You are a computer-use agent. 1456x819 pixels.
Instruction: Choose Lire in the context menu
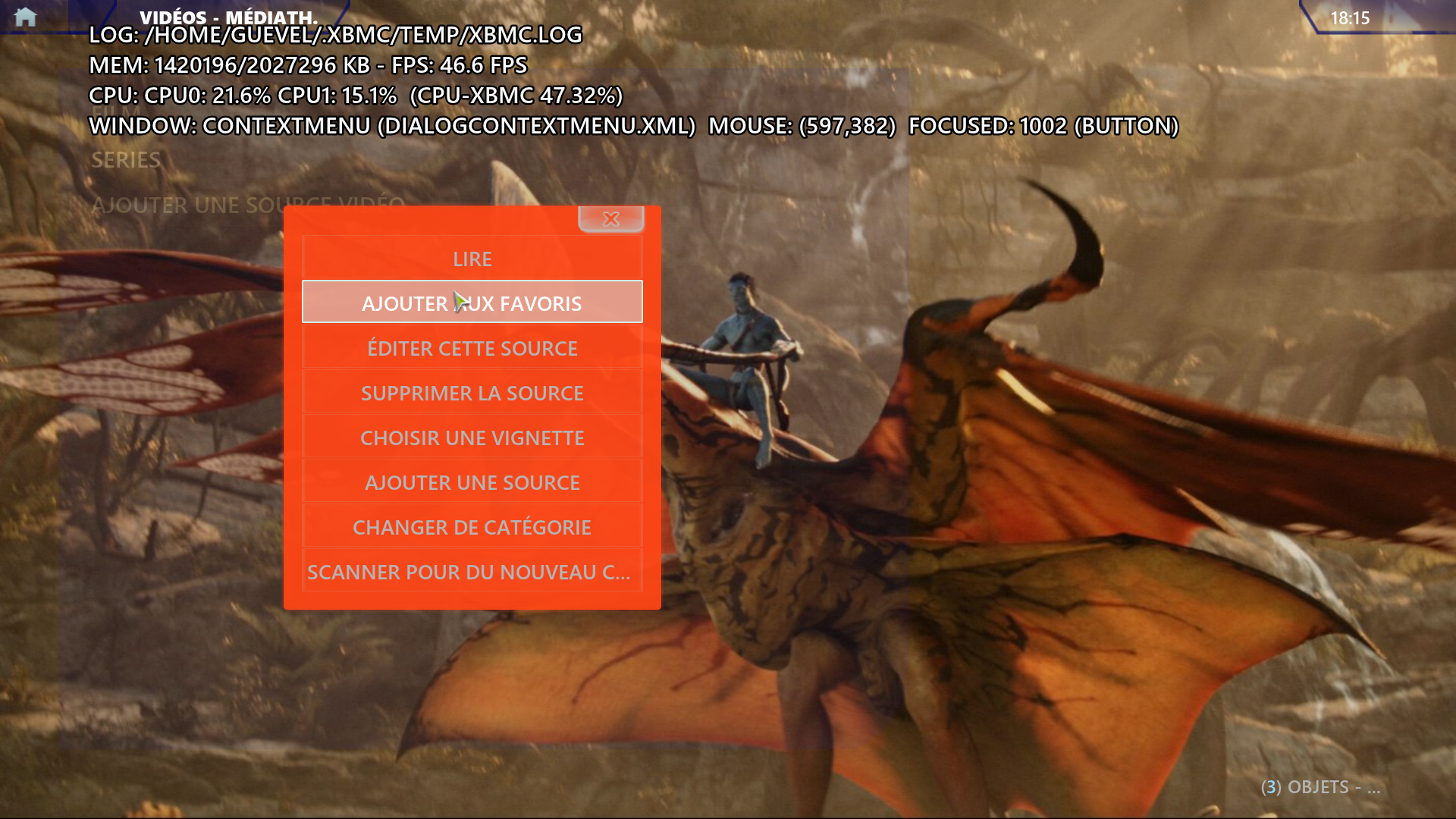click(472, 259)
